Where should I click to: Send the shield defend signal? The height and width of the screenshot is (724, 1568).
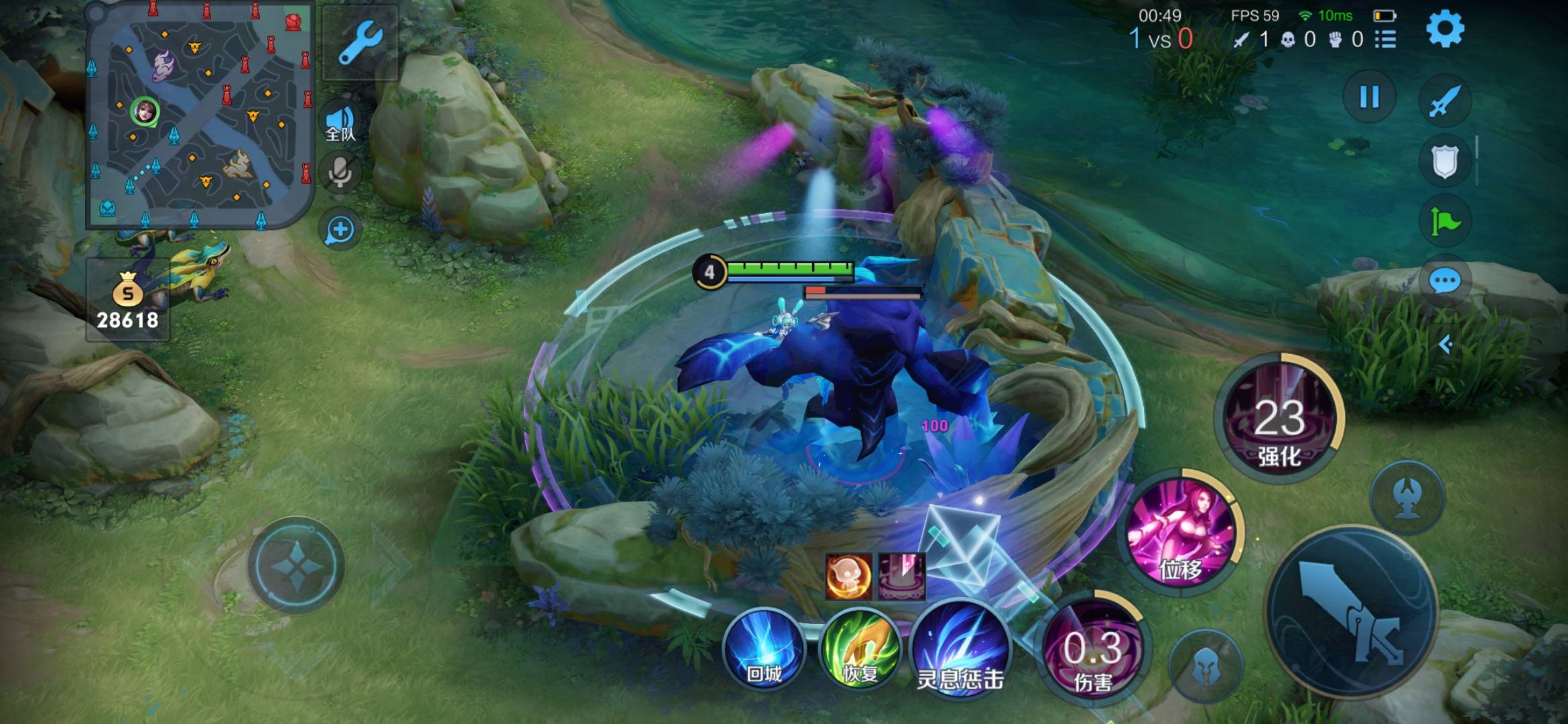[x=1444, y=161]
